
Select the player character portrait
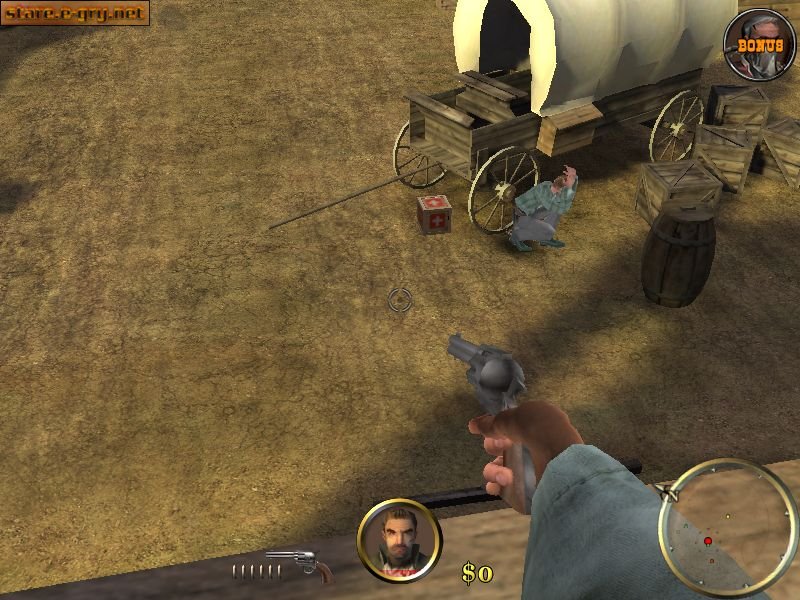(398, 540)
